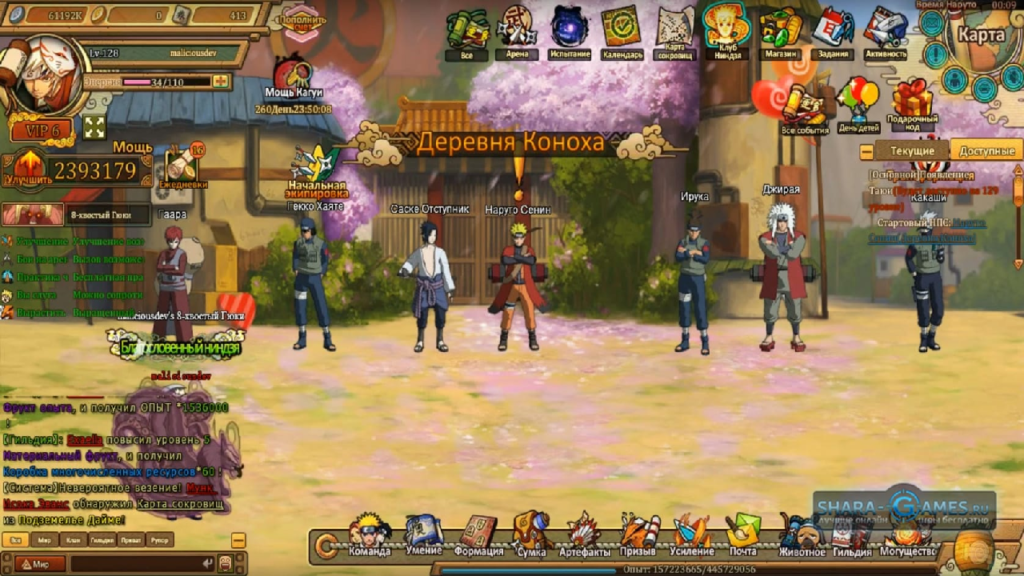
Task: Open the Карта сокровищ treasure map
Action: coord(675,28)
